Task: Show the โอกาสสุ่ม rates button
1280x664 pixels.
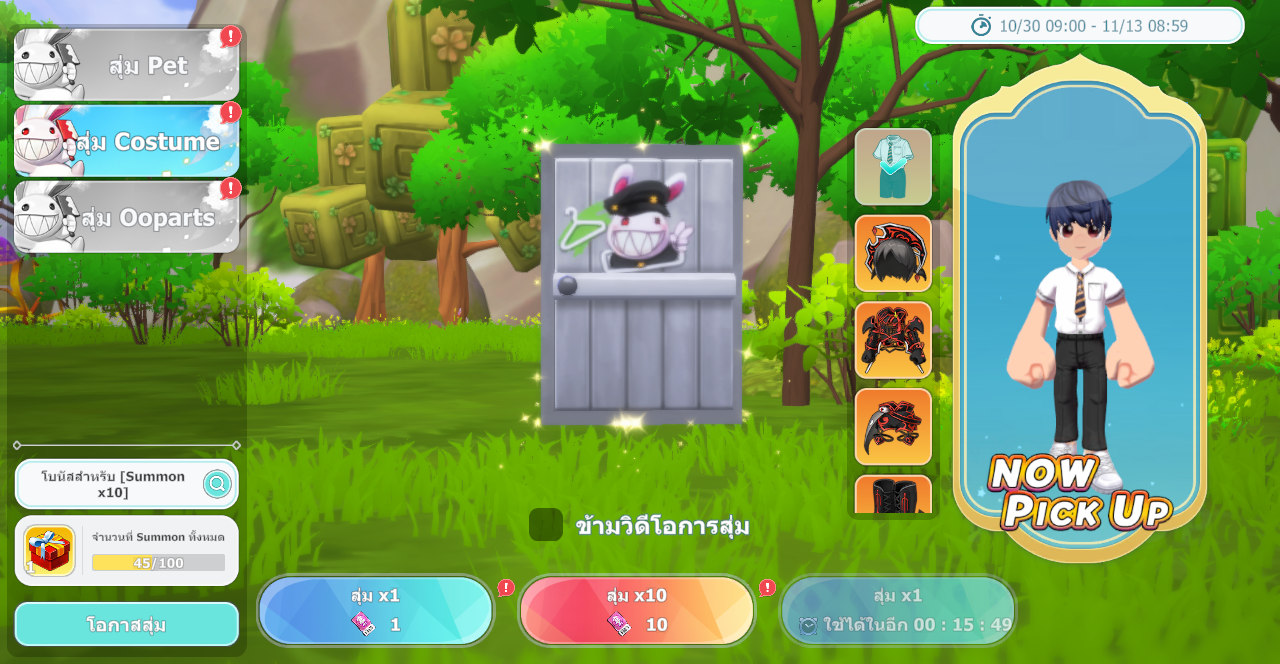Action: 127,625
